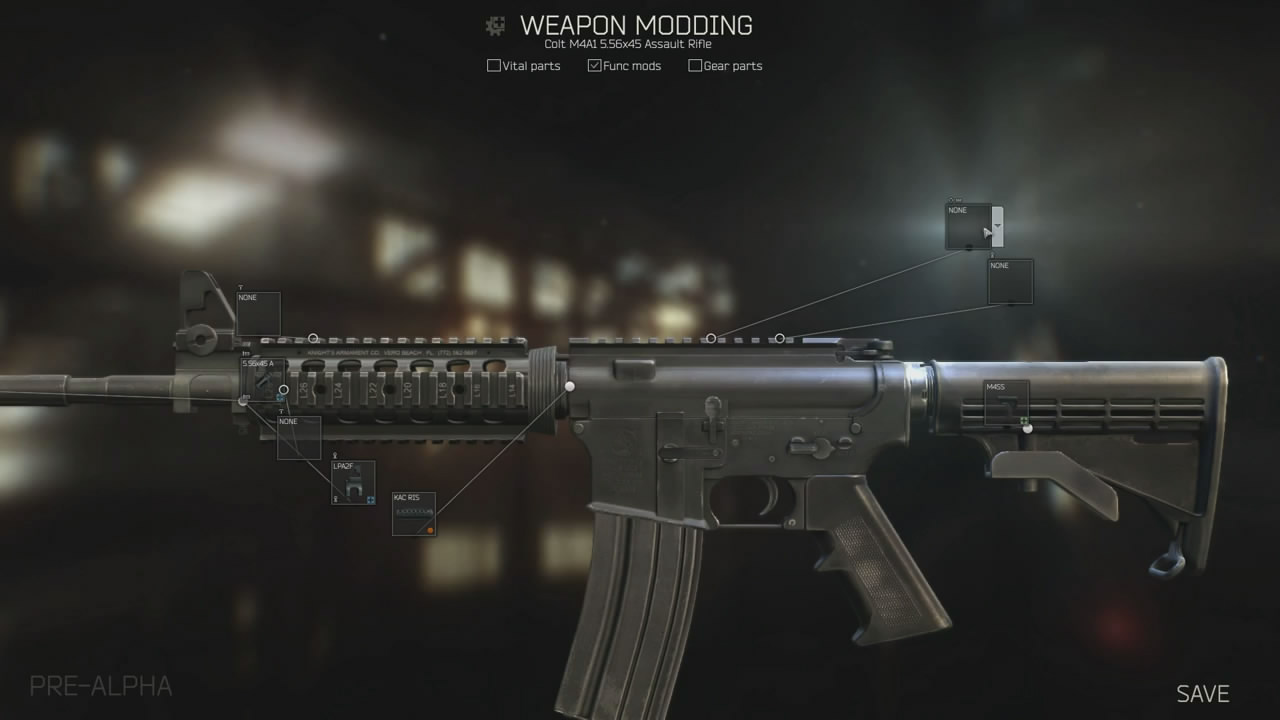The image size is (1280, 720).
Task: Select the lower NONE attachment slot near receiver
Action: (1011, 282)
